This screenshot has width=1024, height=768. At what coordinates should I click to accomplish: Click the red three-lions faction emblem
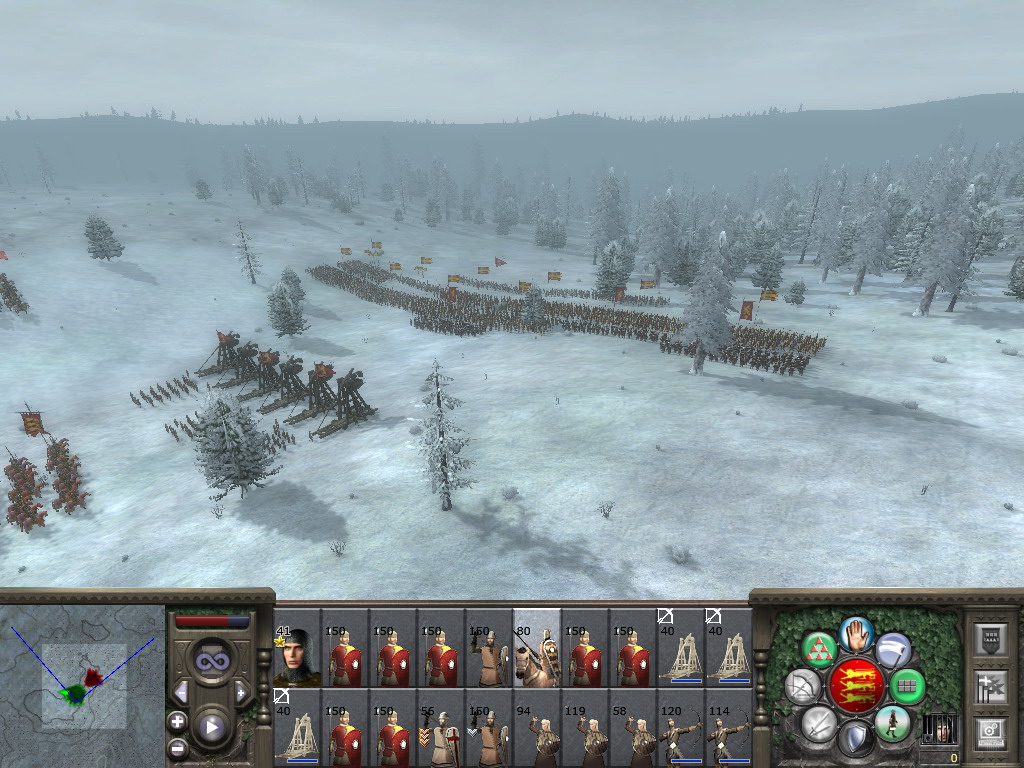pos(856,687)
